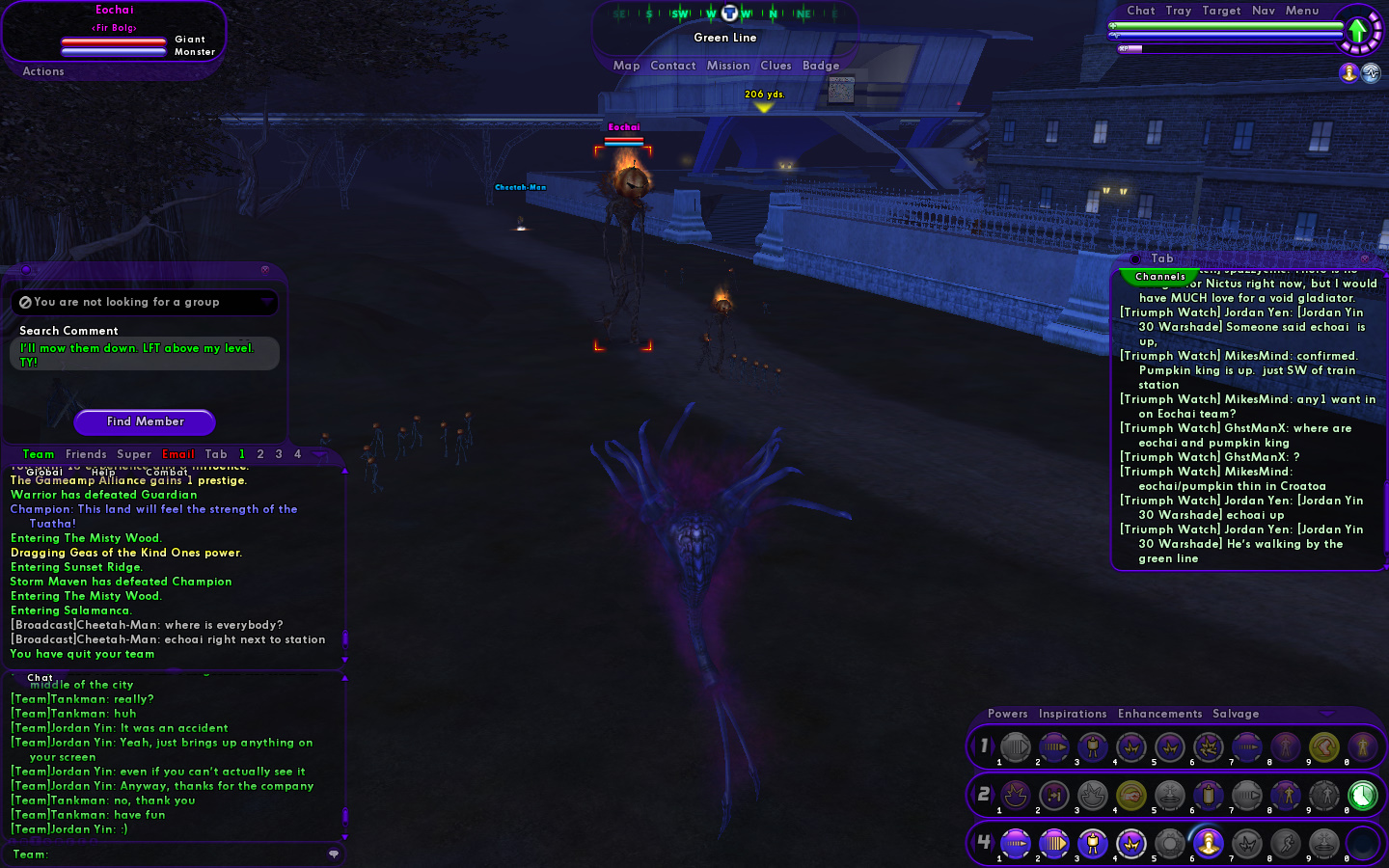This screenshot has height=868, width=1389.
Task: Switch to the Super group tab
Action: click(134, 454)
